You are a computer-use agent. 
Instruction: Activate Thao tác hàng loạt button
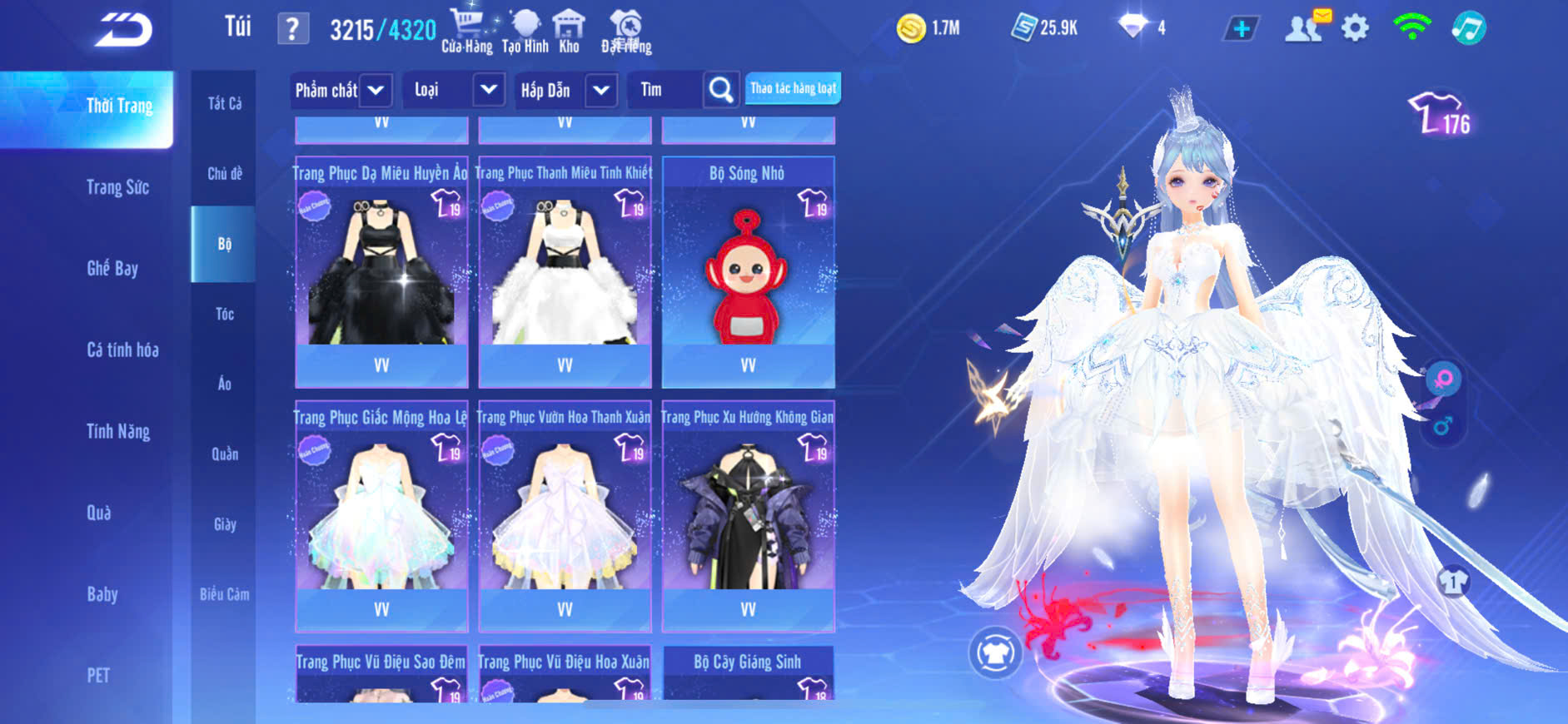793,88
